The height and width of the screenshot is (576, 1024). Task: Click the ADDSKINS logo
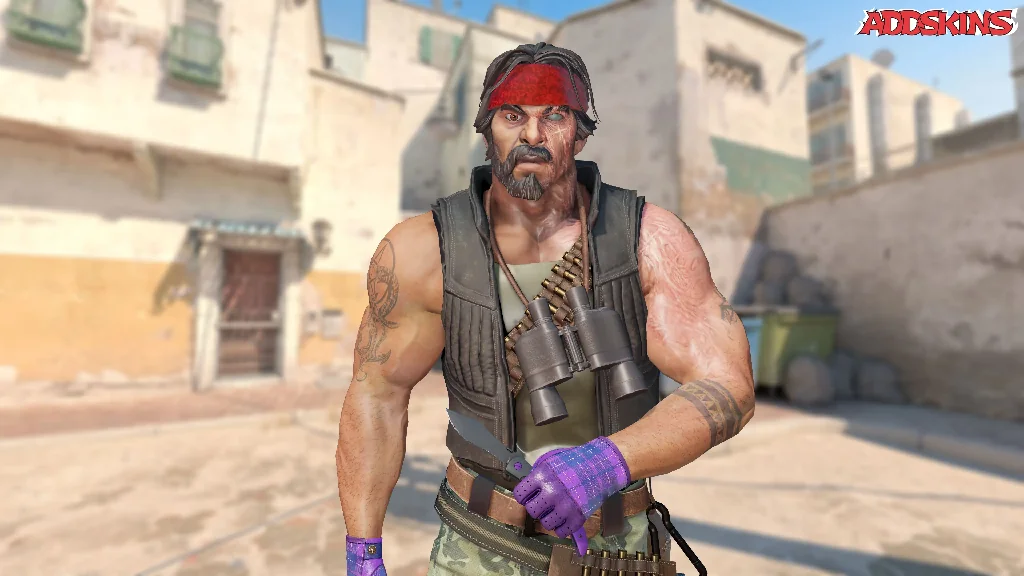click(x=936, y=23)
